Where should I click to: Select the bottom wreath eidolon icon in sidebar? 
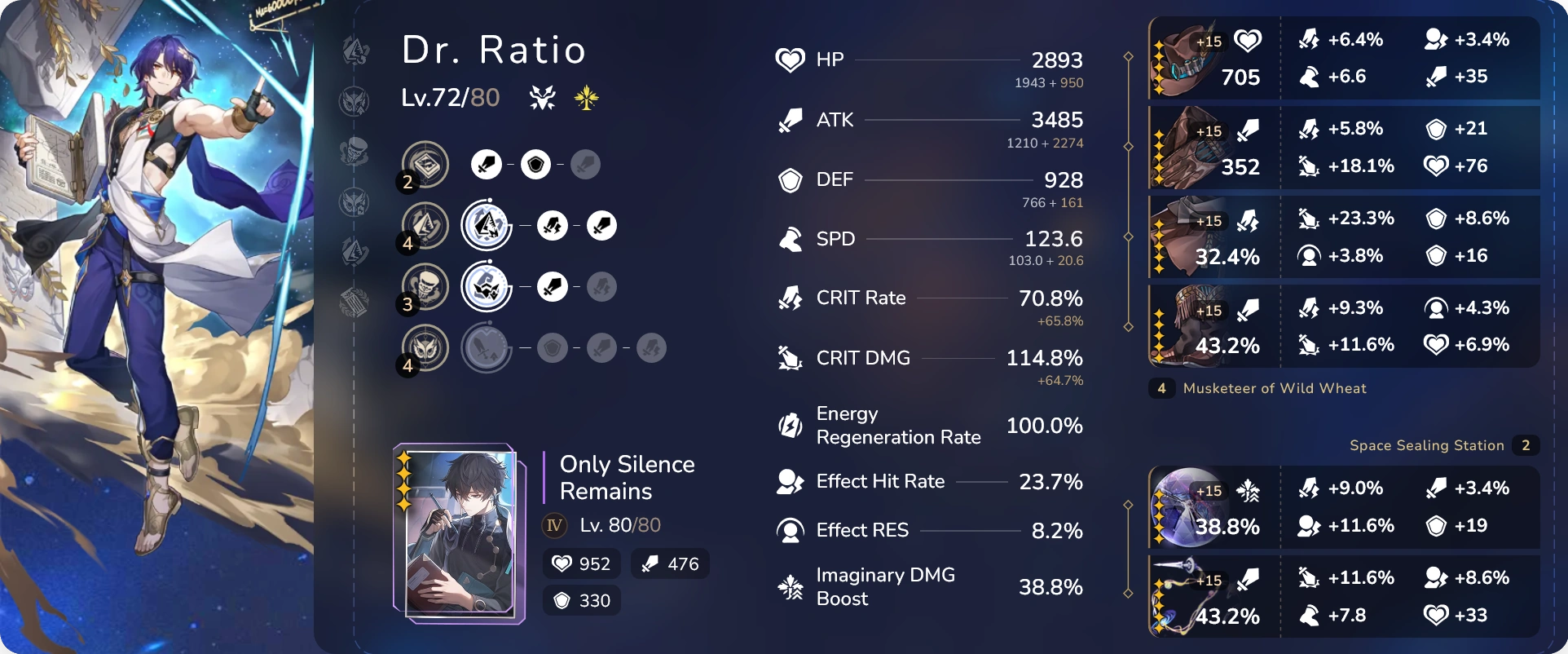(x=355, y=302)
